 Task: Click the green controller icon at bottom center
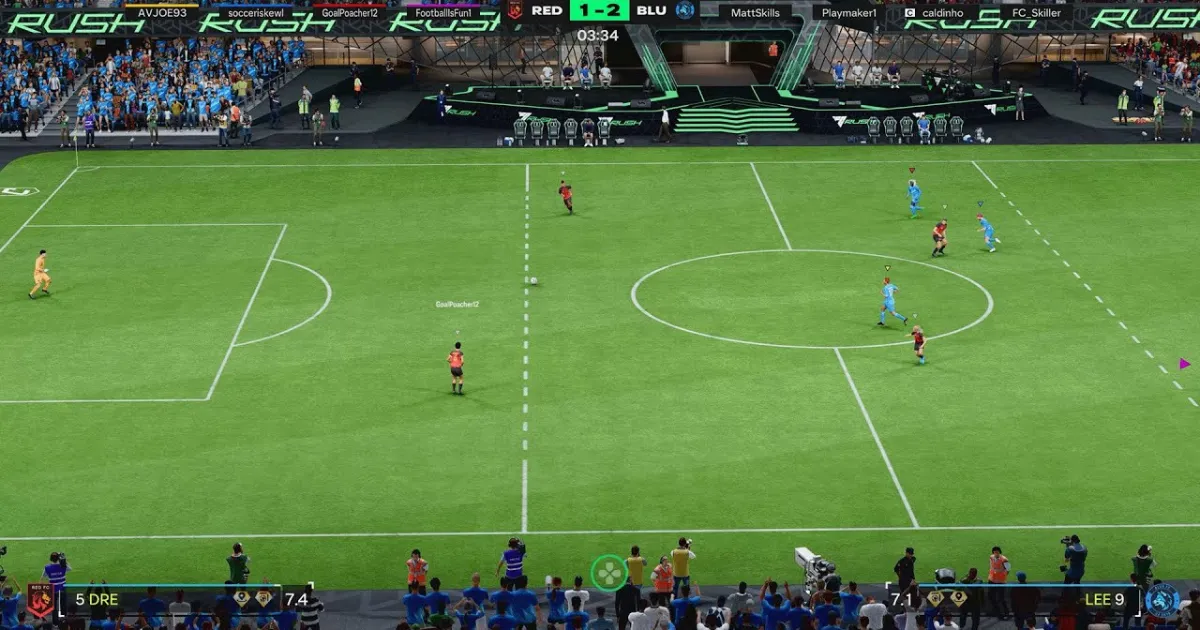(x=608, y=573)
